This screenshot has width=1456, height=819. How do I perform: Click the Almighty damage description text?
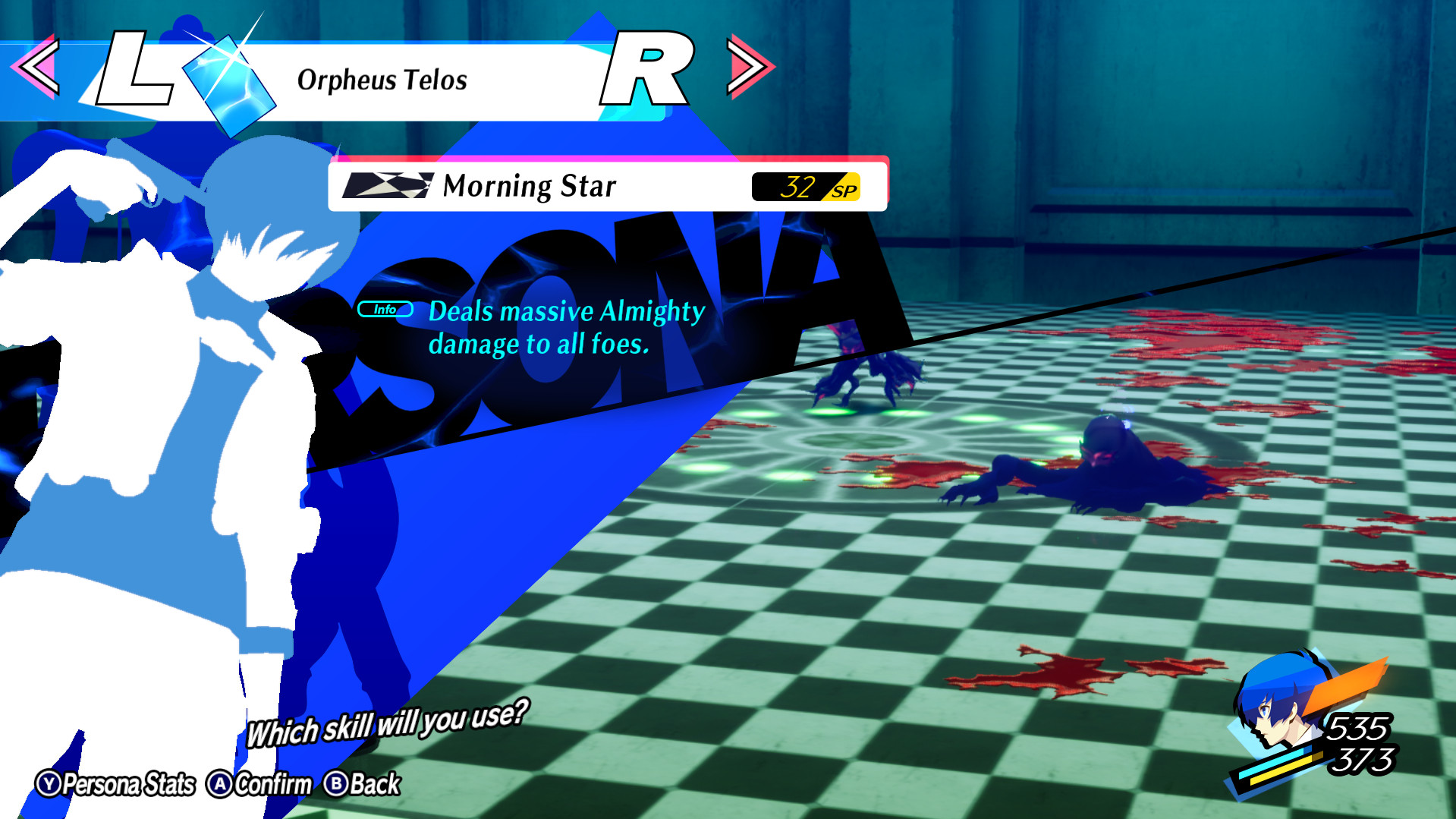tap(566, 326)
